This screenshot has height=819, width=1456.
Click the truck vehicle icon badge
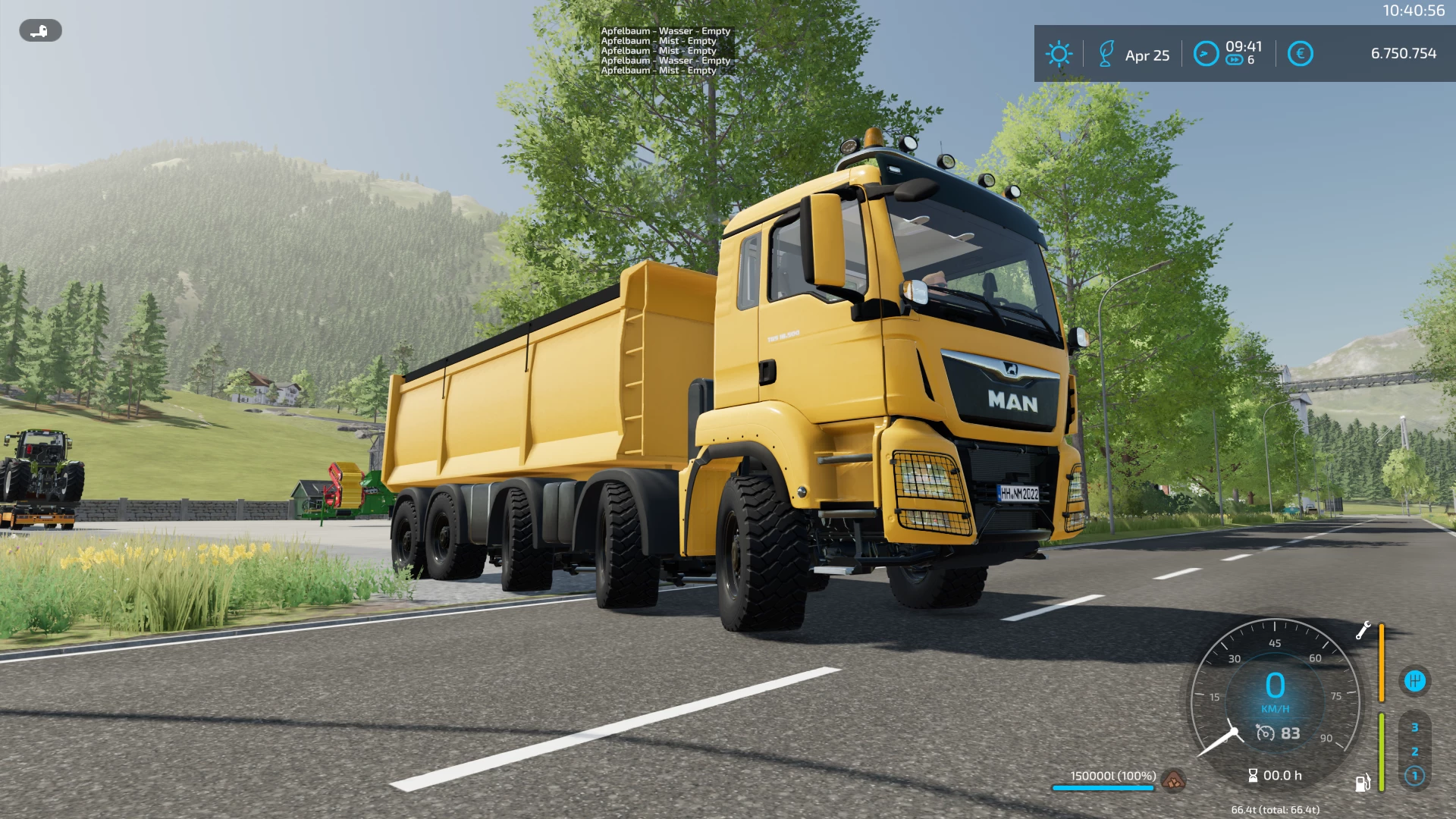point(40,31)
